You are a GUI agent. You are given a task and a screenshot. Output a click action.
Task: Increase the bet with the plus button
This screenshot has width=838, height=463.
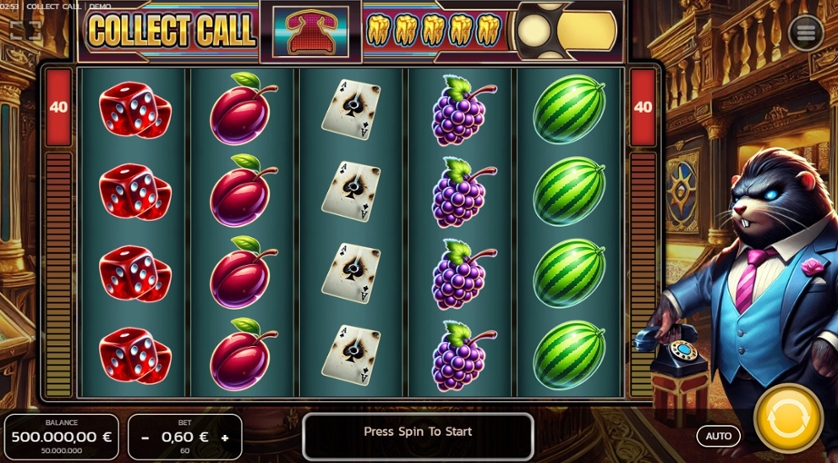[225, 438]
